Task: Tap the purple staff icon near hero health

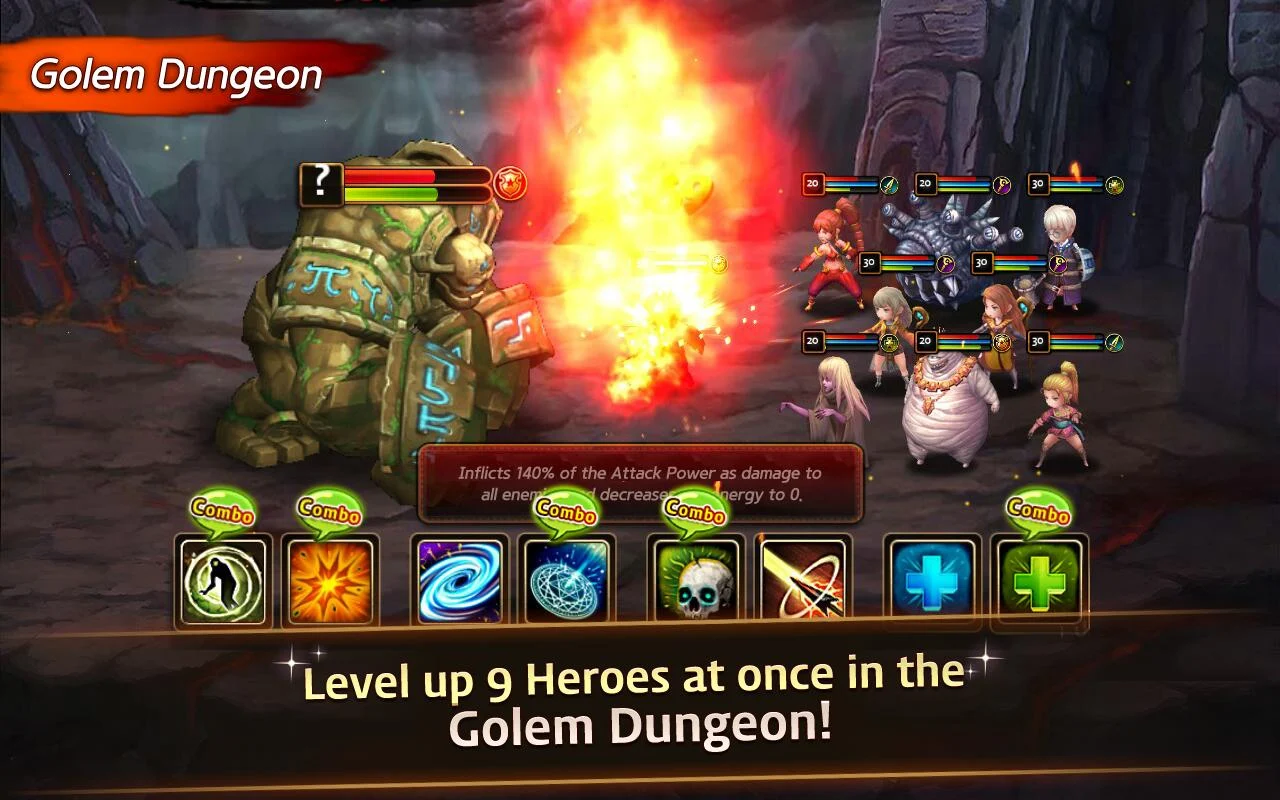Action: coord(1002,185)
